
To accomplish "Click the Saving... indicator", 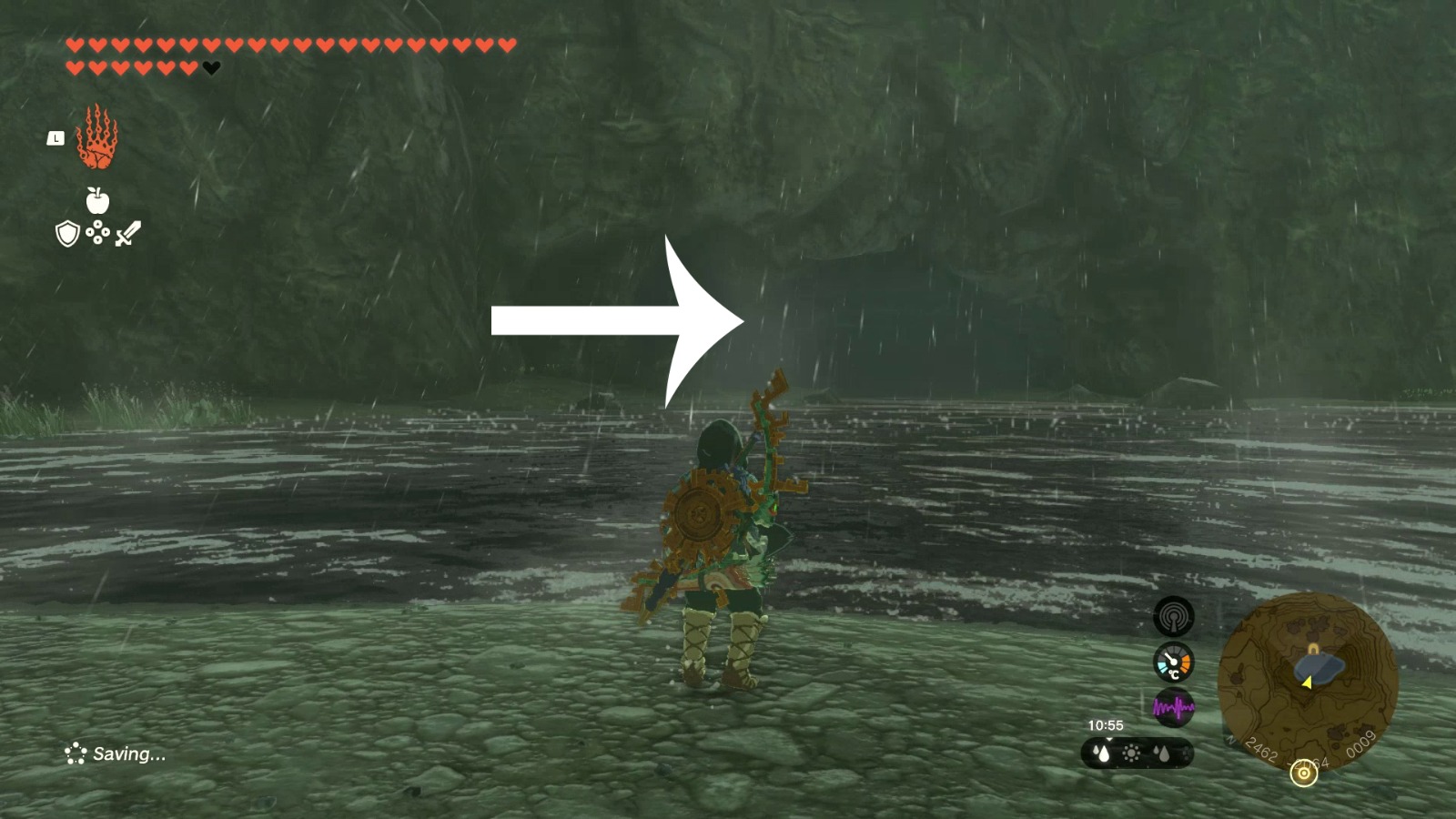I will (118, 753).
